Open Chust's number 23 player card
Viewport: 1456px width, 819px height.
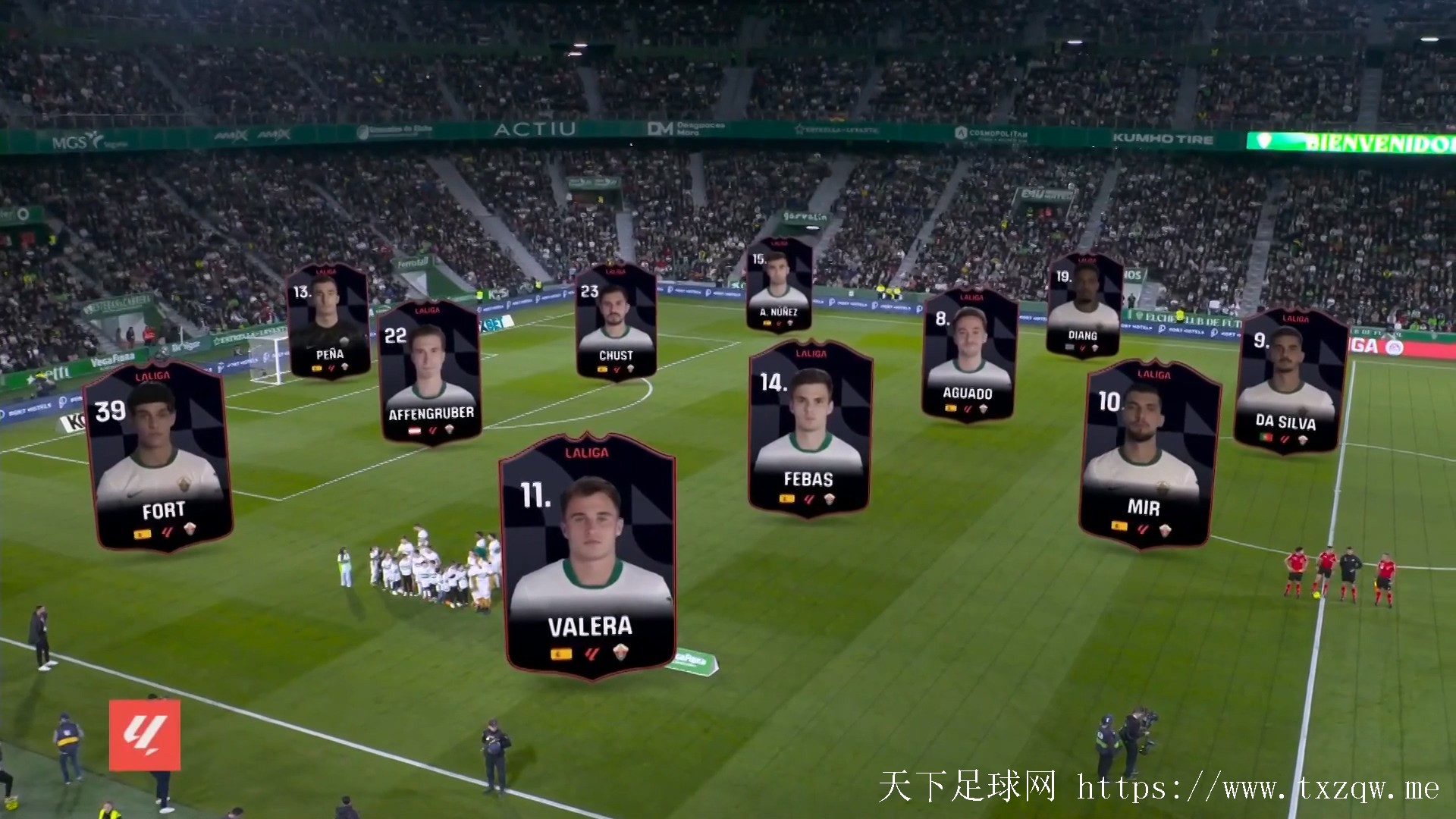[616, 322]
